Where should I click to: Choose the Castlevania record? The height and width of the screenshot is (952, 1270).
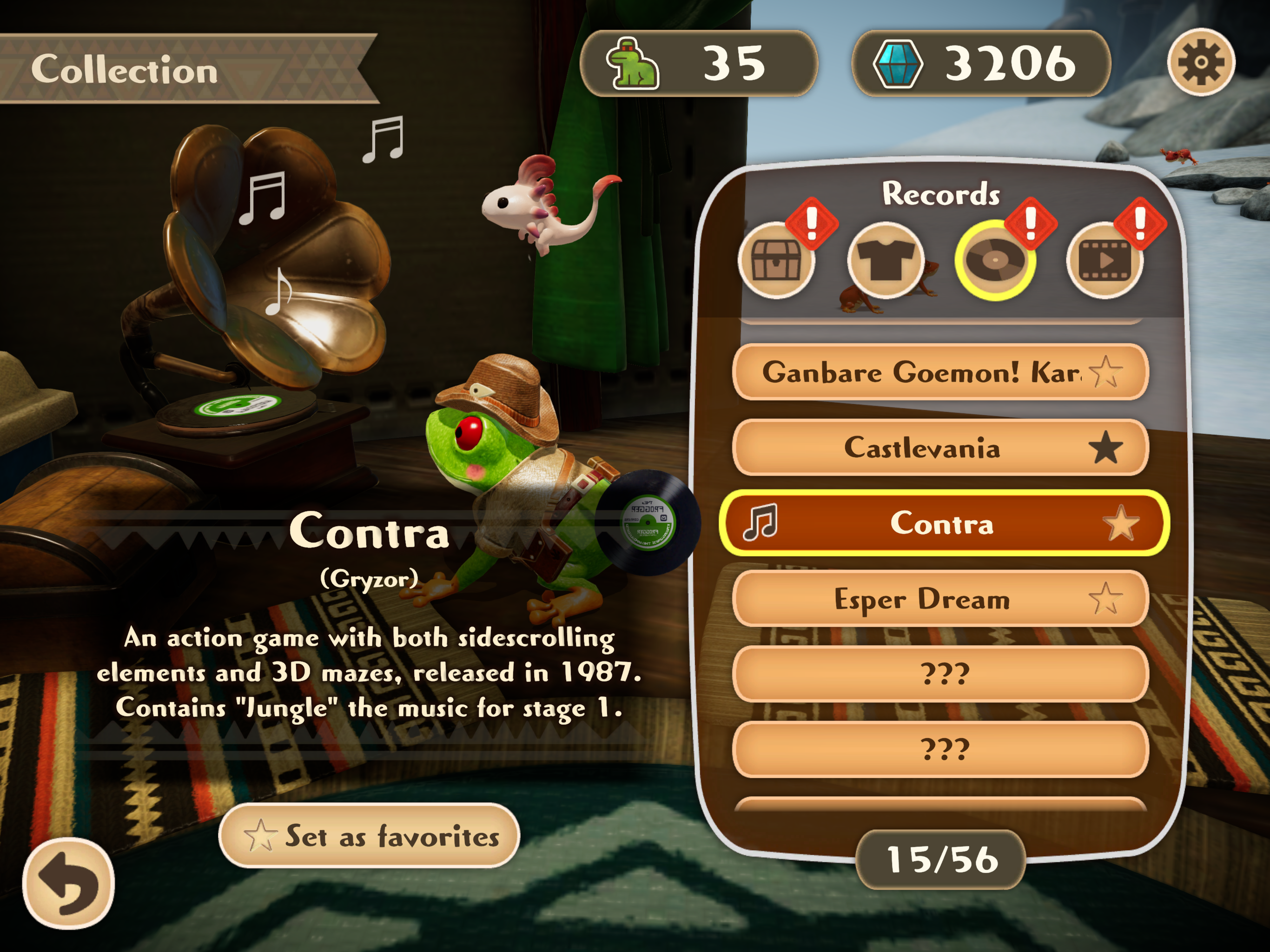[x=921, y=448]
